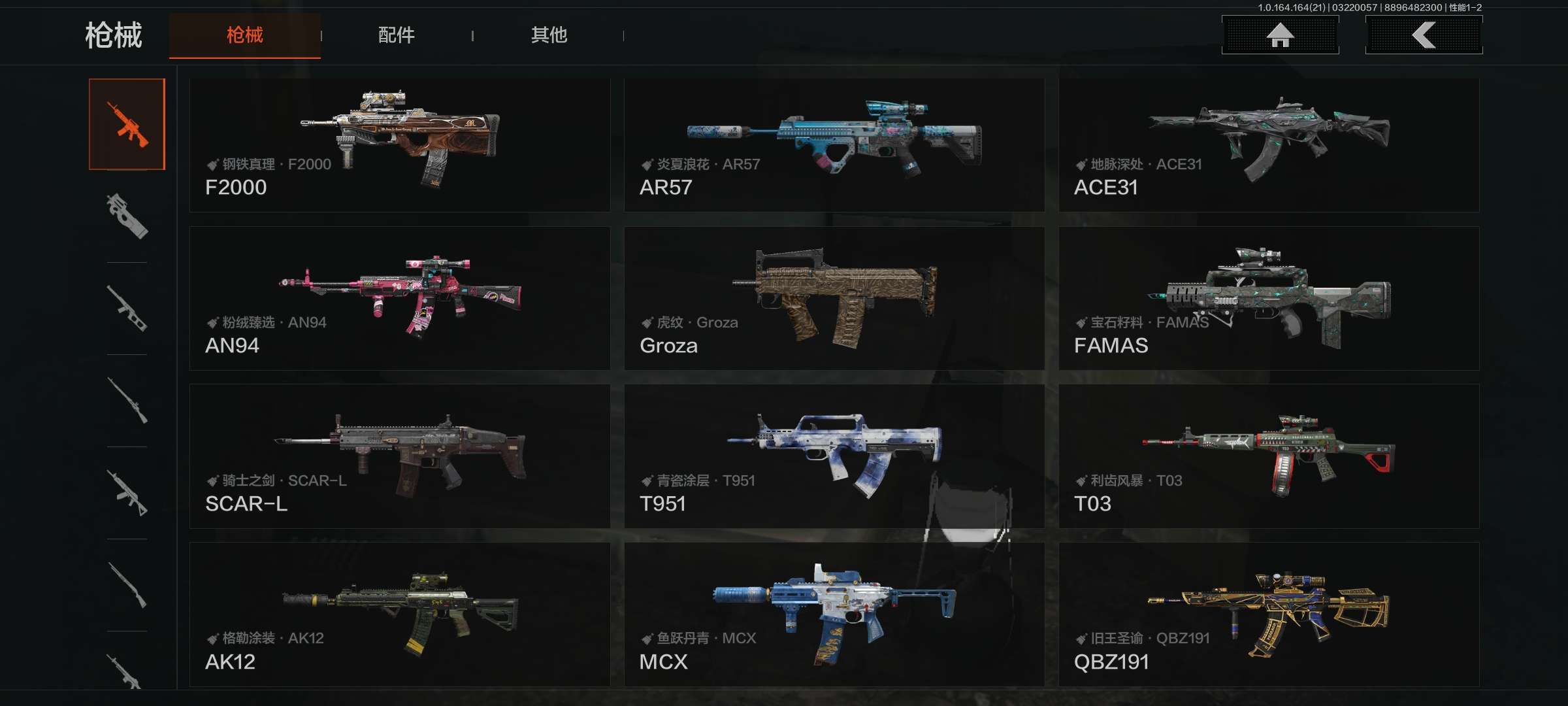The height and width of the screenshot is (706, 1568).
Task: Choose the MCX weapon tile
Action: [834, 614]
